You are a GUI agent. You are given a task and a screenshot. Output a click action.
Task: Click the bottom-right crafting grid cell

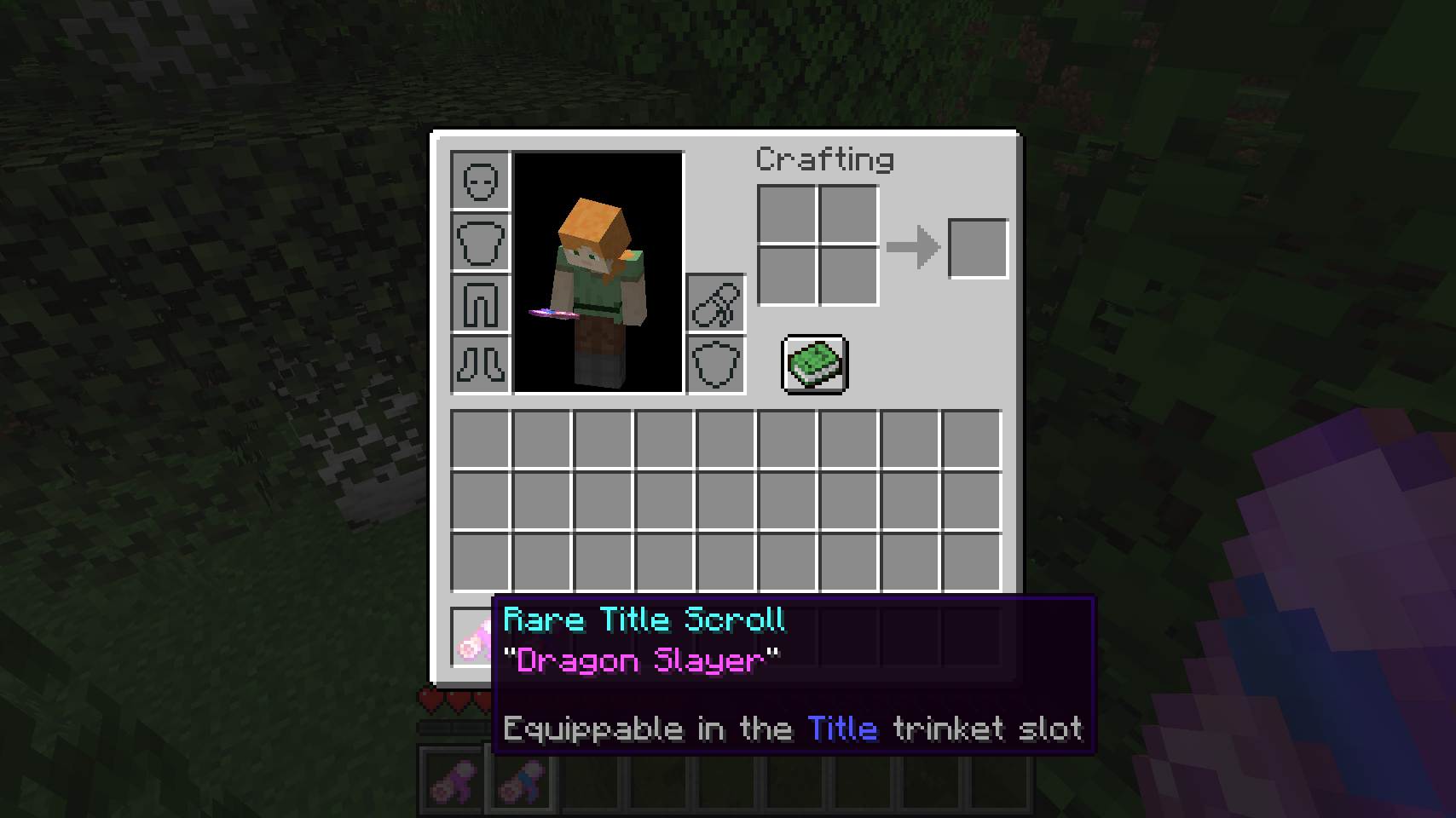click(x=849, y=276)
